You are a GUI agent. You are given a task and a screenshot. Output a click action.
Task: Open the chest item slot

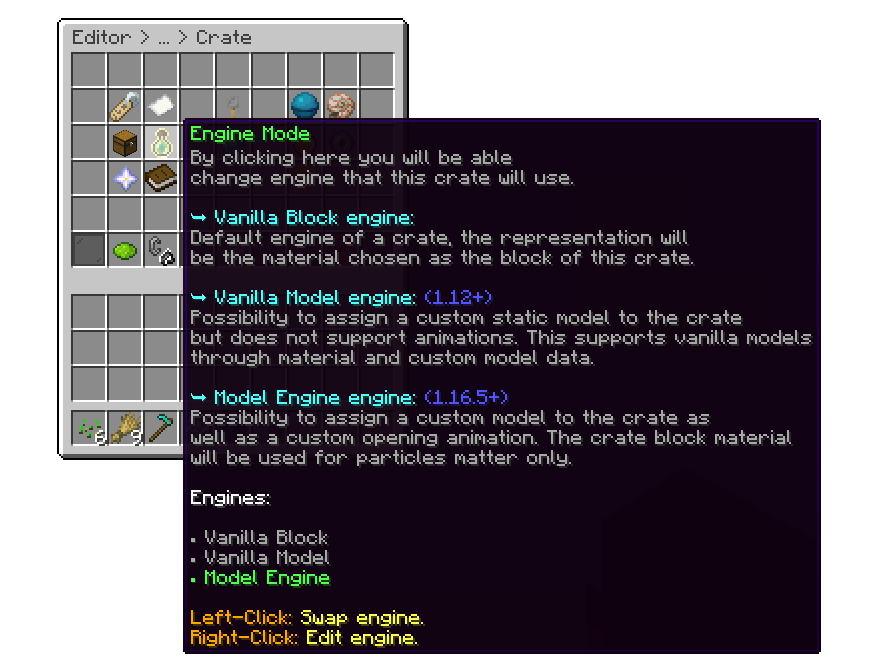pyautogui.click(x=125, y=142)
